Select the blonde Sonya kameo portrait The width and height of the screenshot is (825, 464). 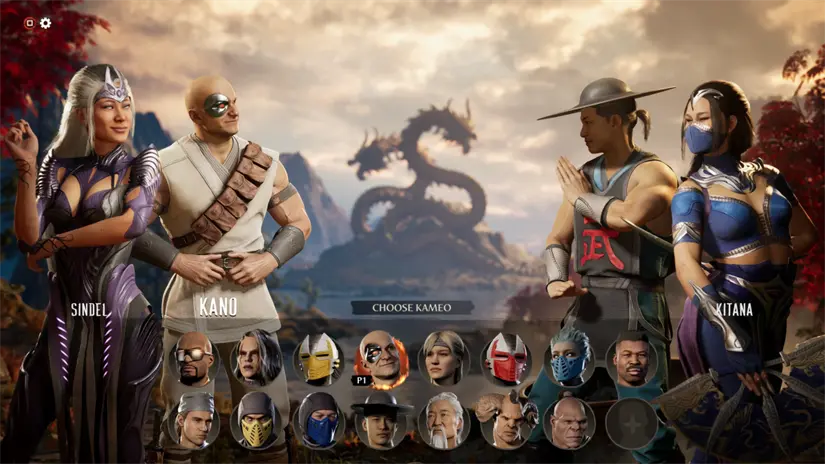pos(444,359)
